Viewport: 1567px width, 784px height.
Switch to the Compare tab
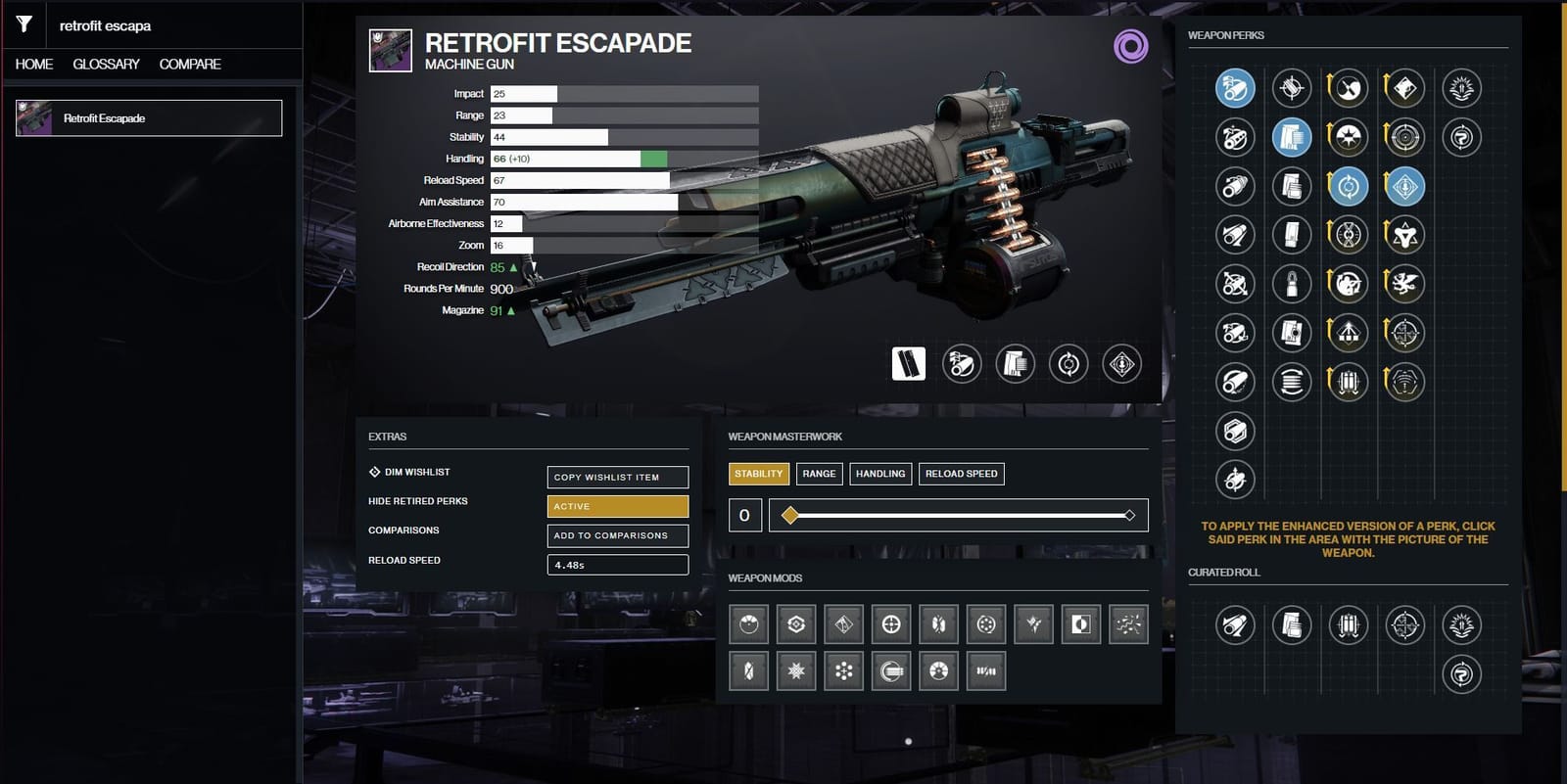click(192, 64)
